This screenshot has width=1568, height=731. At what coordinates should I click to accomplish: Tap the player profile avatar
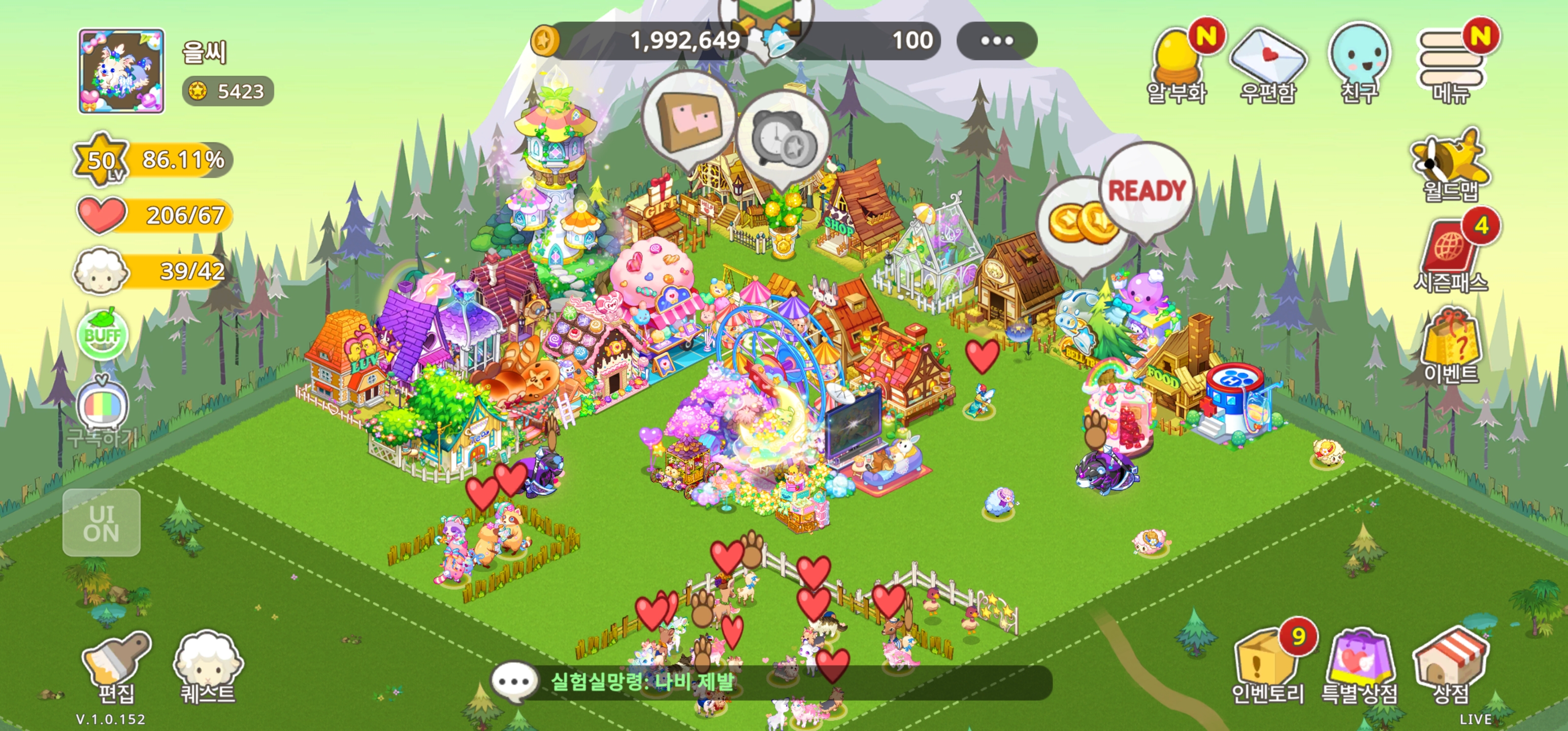(121, 71)
